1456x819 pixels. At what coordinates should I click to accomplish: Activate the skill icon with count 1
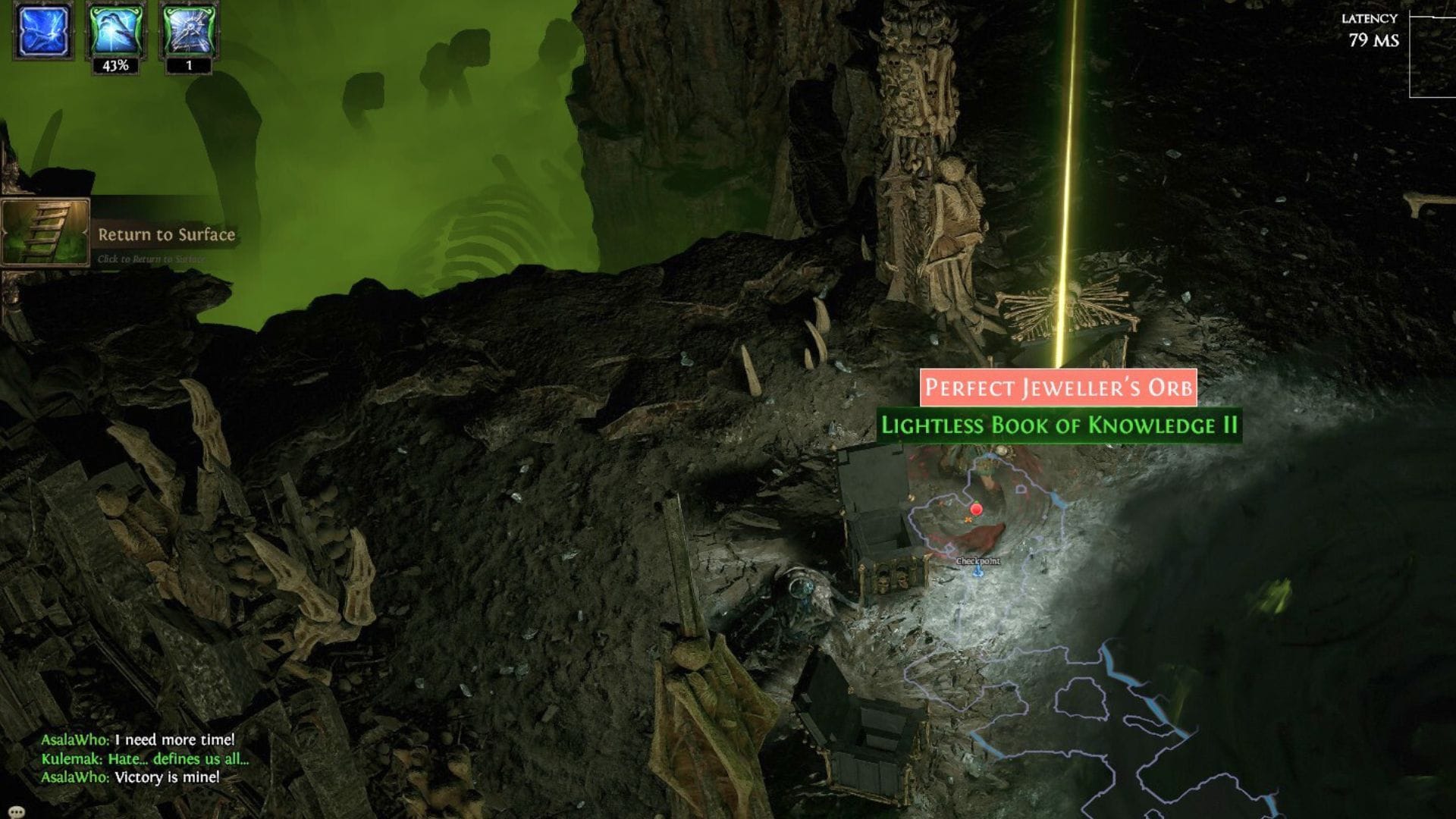click(184, 34)
